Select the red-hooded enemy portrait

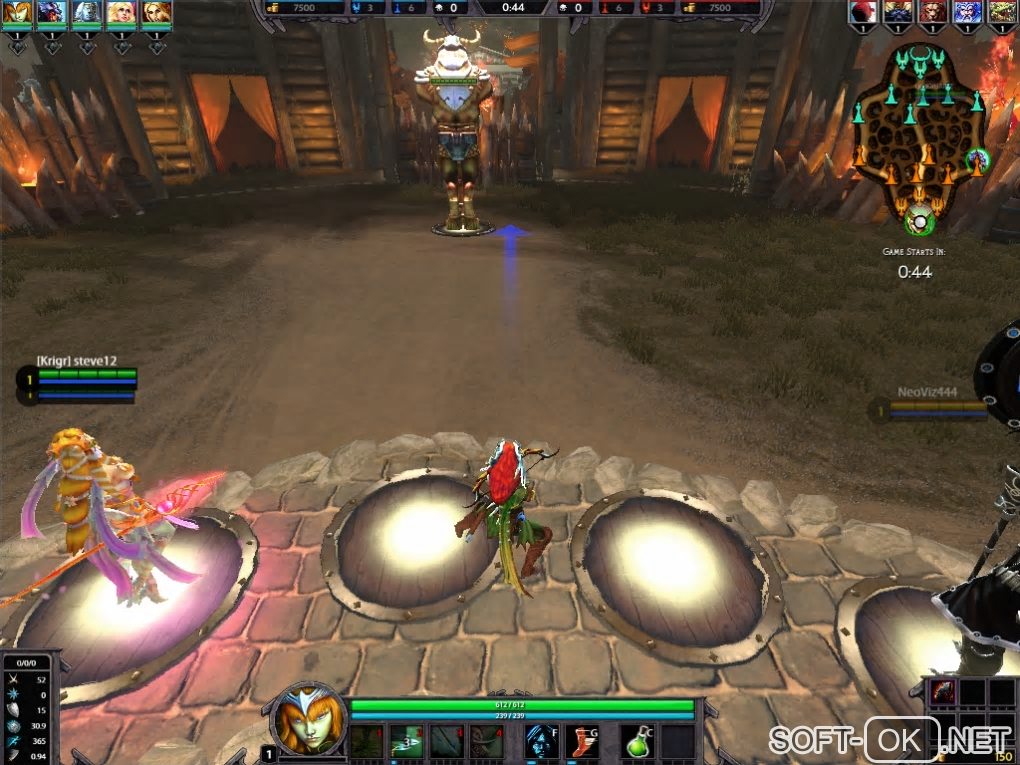863,12
